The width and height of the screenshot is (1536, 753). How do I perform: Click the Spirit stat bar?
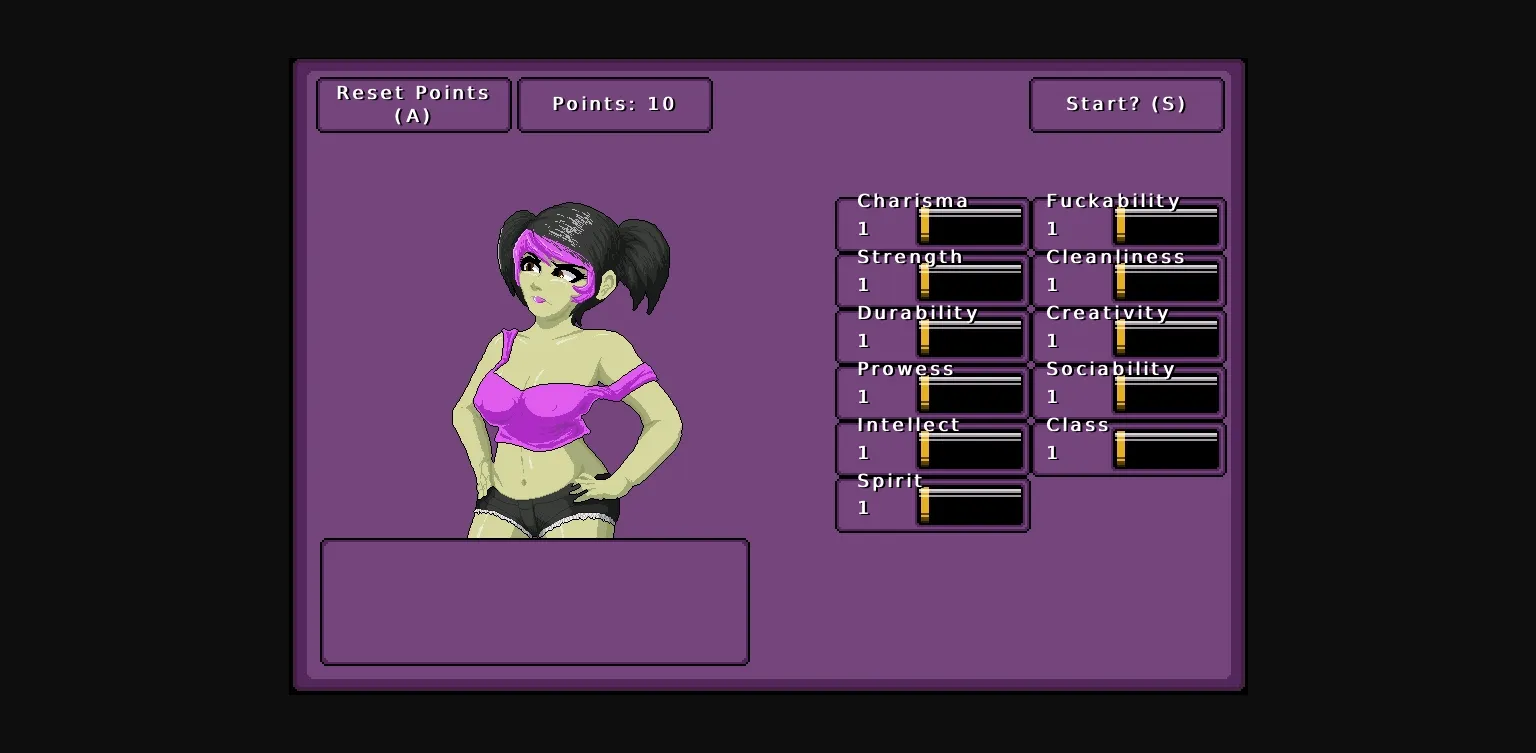969,507
